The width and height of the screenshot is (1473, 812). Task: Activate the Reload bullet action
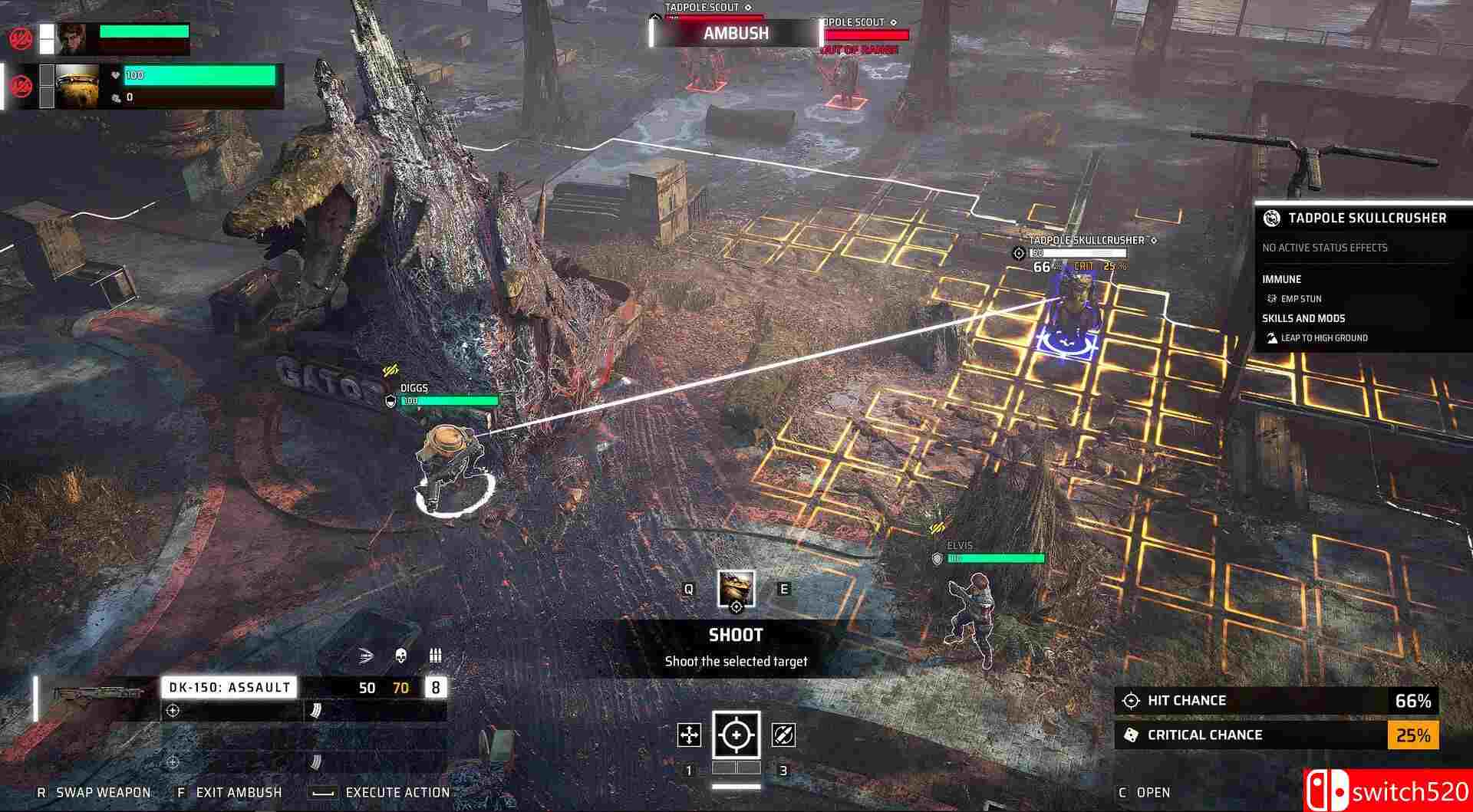[x=783, y=735]
